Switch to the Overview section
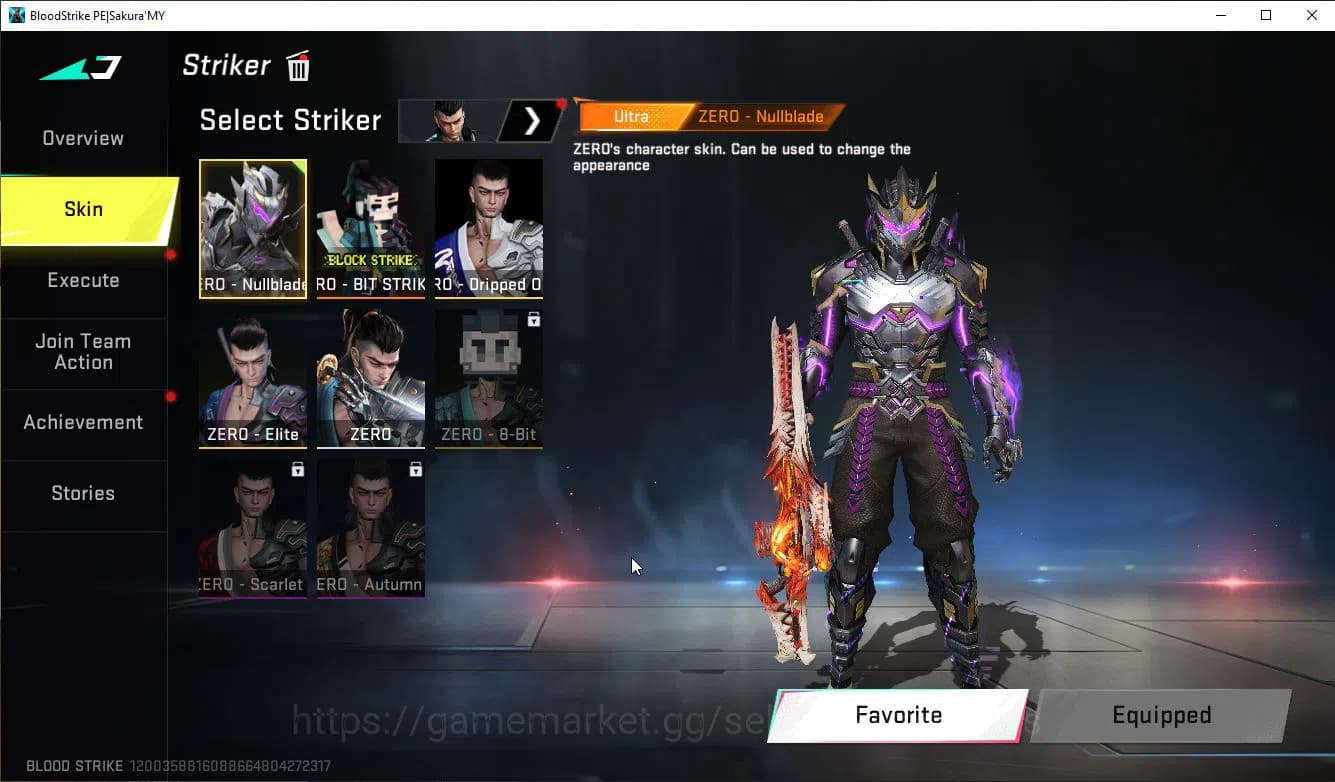 [81, 137]
